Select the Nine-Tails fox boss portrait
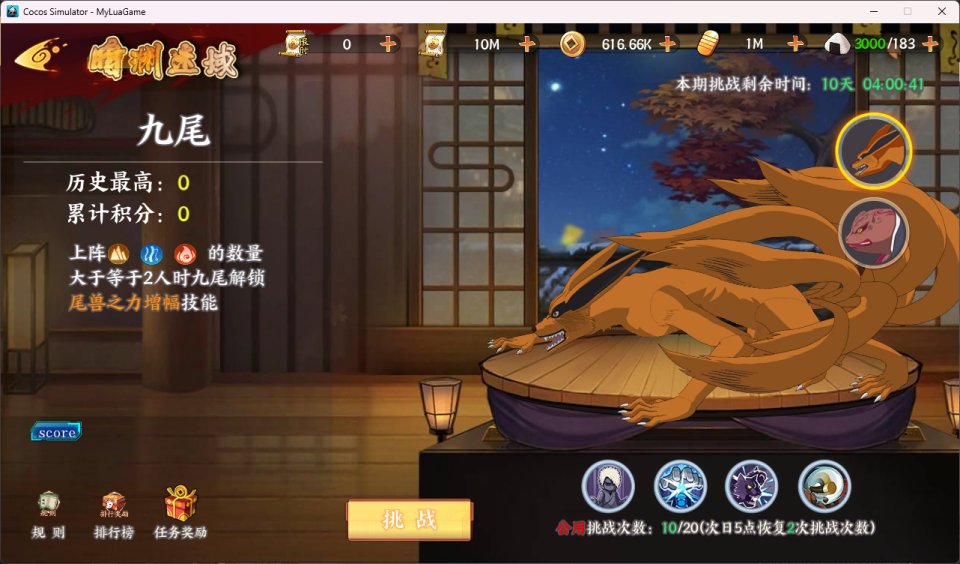960x564 pixels. tap(873, 151)
